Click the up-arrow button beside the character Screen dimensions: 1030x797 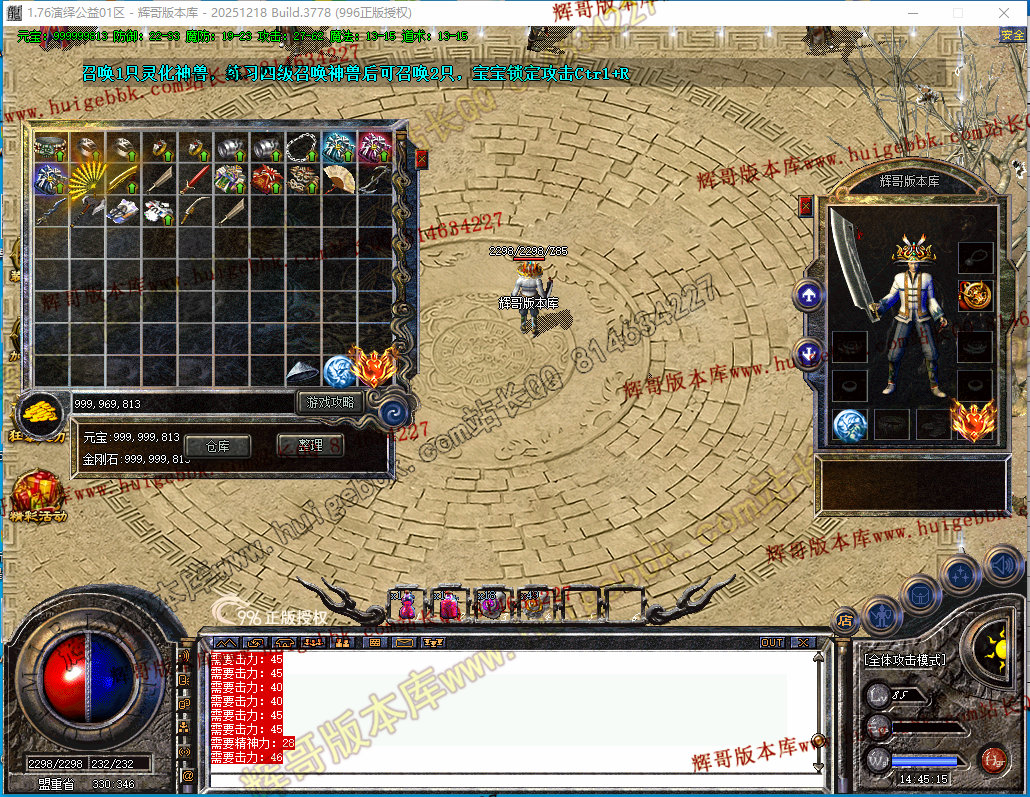[808, 295]
